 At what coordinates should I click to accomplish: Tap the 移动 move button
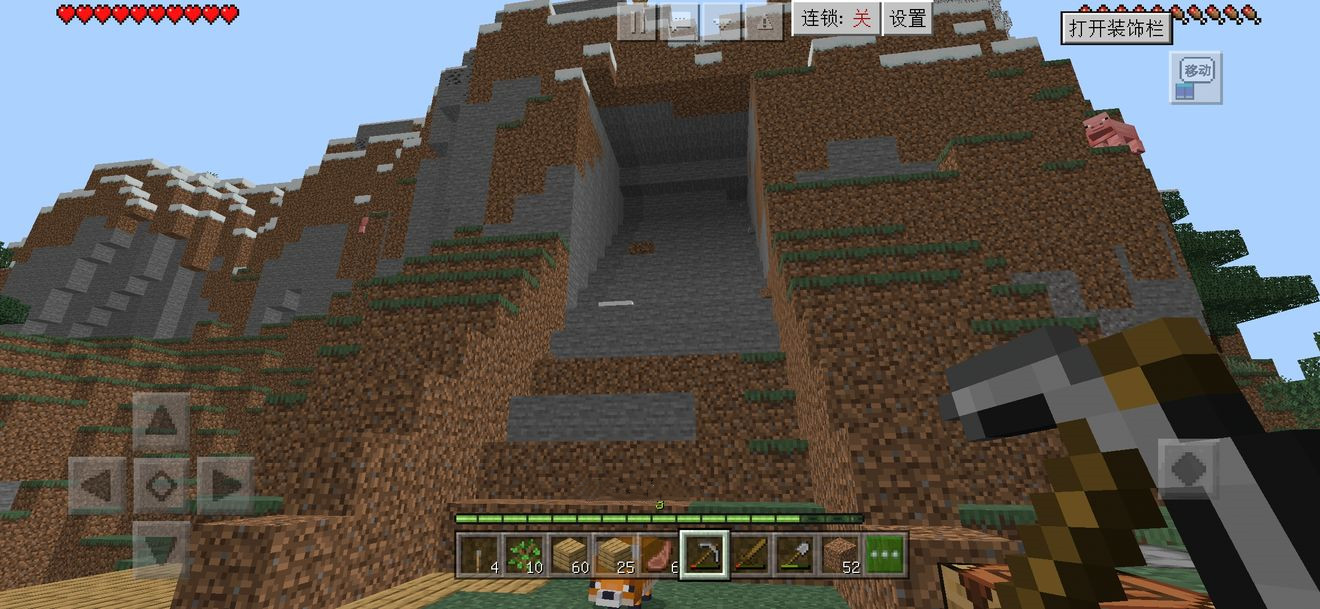click(x=1196, y=77)
